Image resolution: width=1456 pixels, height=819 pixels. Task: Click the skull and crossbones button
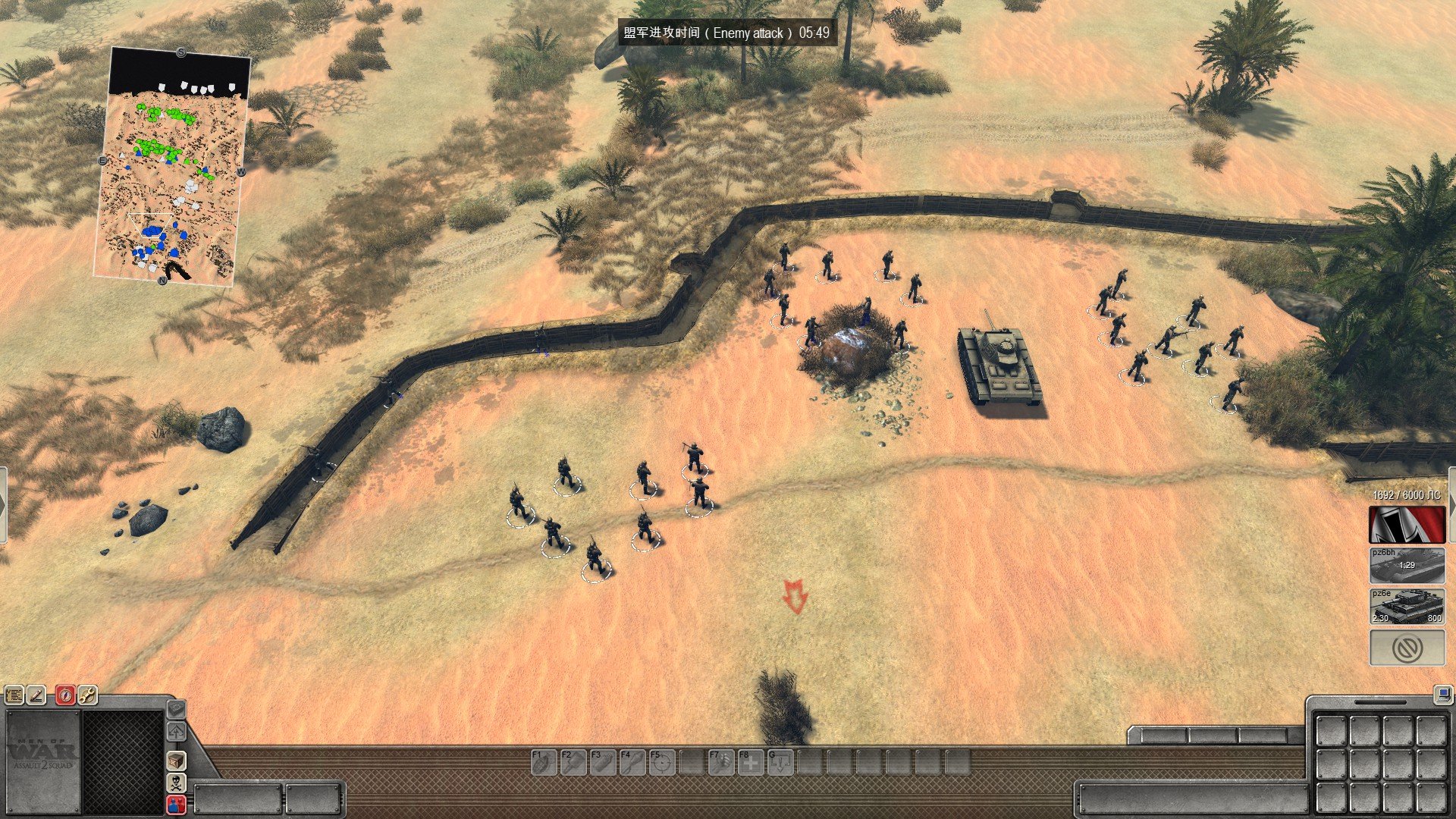176,783
